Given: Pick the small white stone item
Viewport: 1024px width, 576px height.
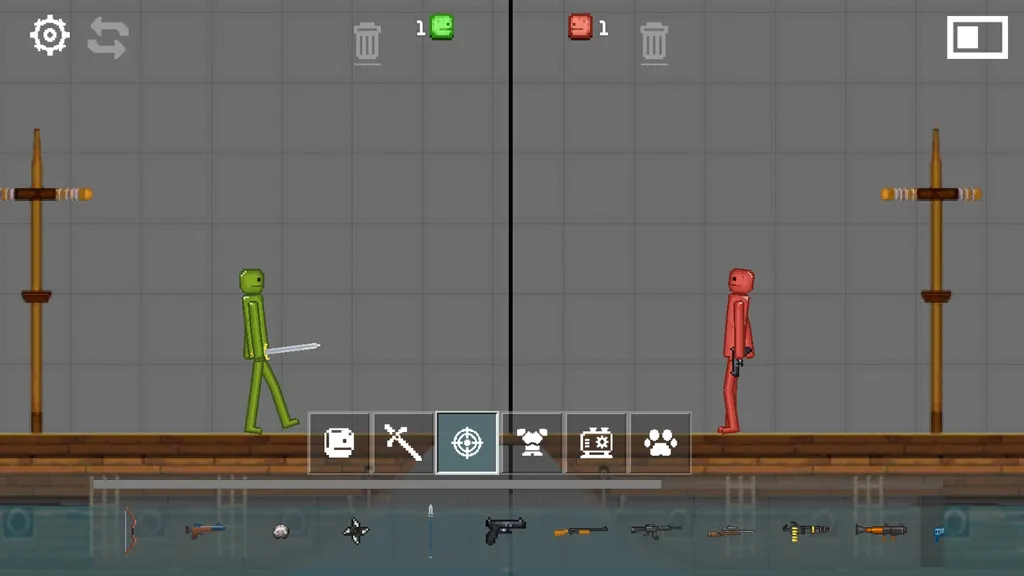Looking at the screenshot, I should pyautogui.click(x=281, y=531).
